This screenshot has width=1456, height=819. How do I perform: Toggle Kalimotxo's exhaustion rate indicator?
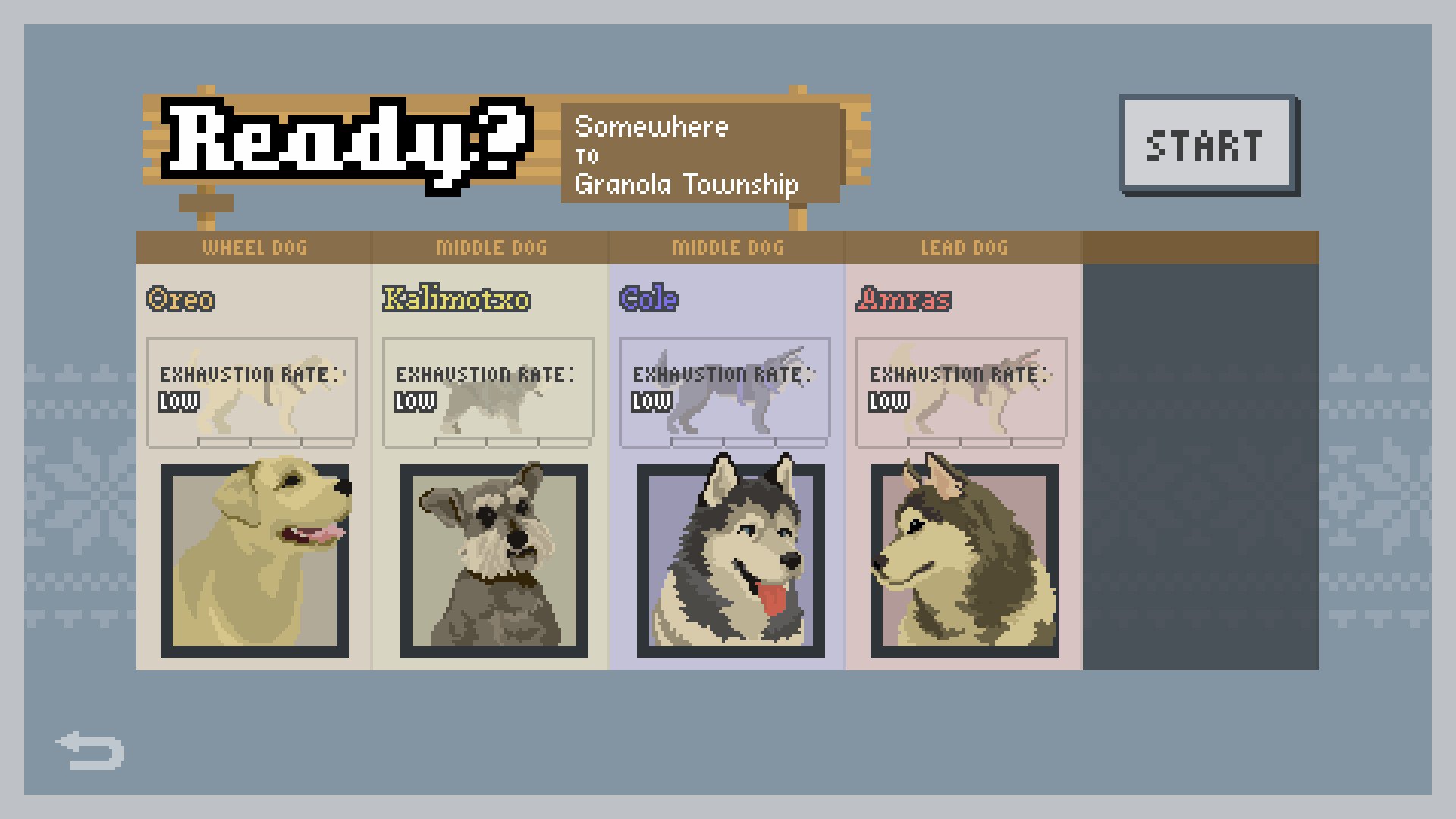pos(414,402)
